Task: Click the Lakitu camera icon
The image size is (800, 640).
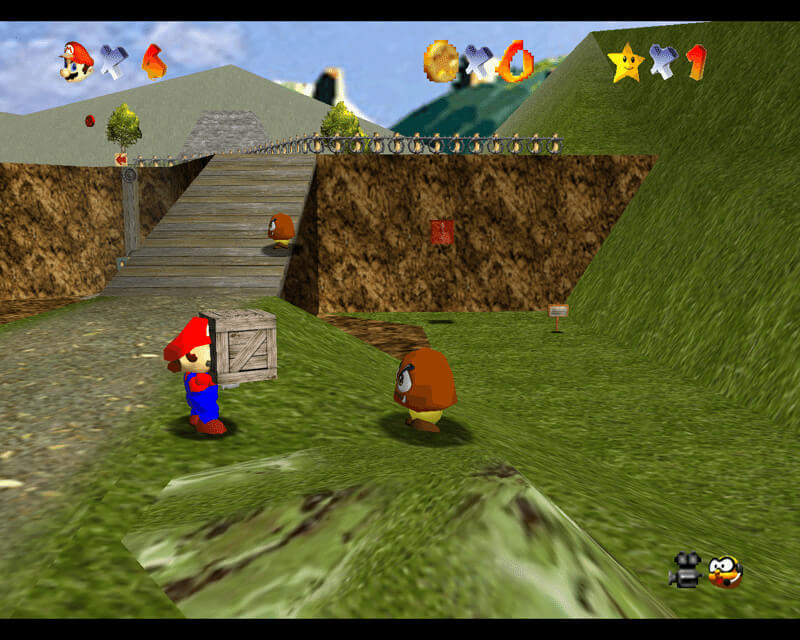Action: pos(724,571)
